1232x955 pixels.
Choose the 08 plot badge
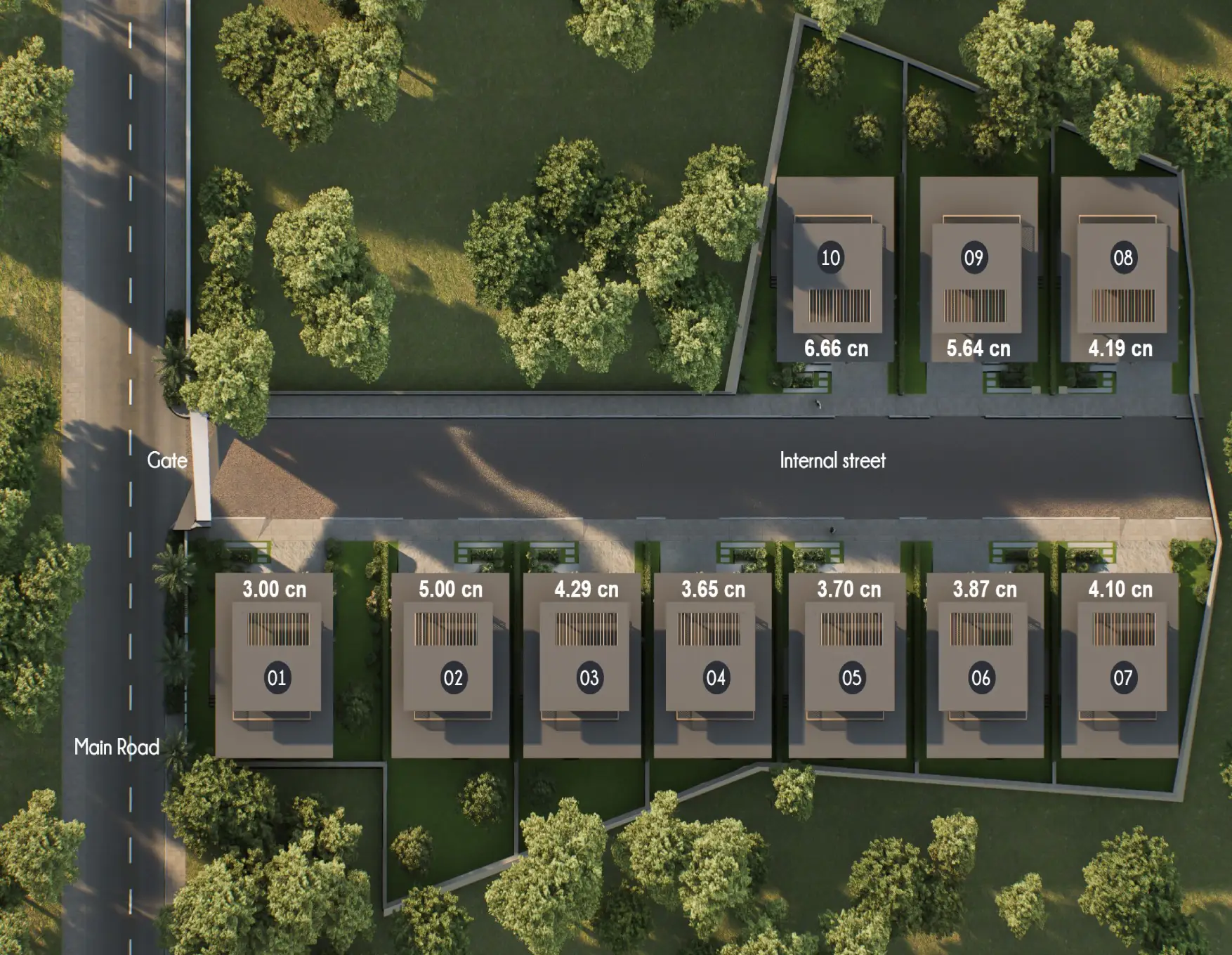1122,258
